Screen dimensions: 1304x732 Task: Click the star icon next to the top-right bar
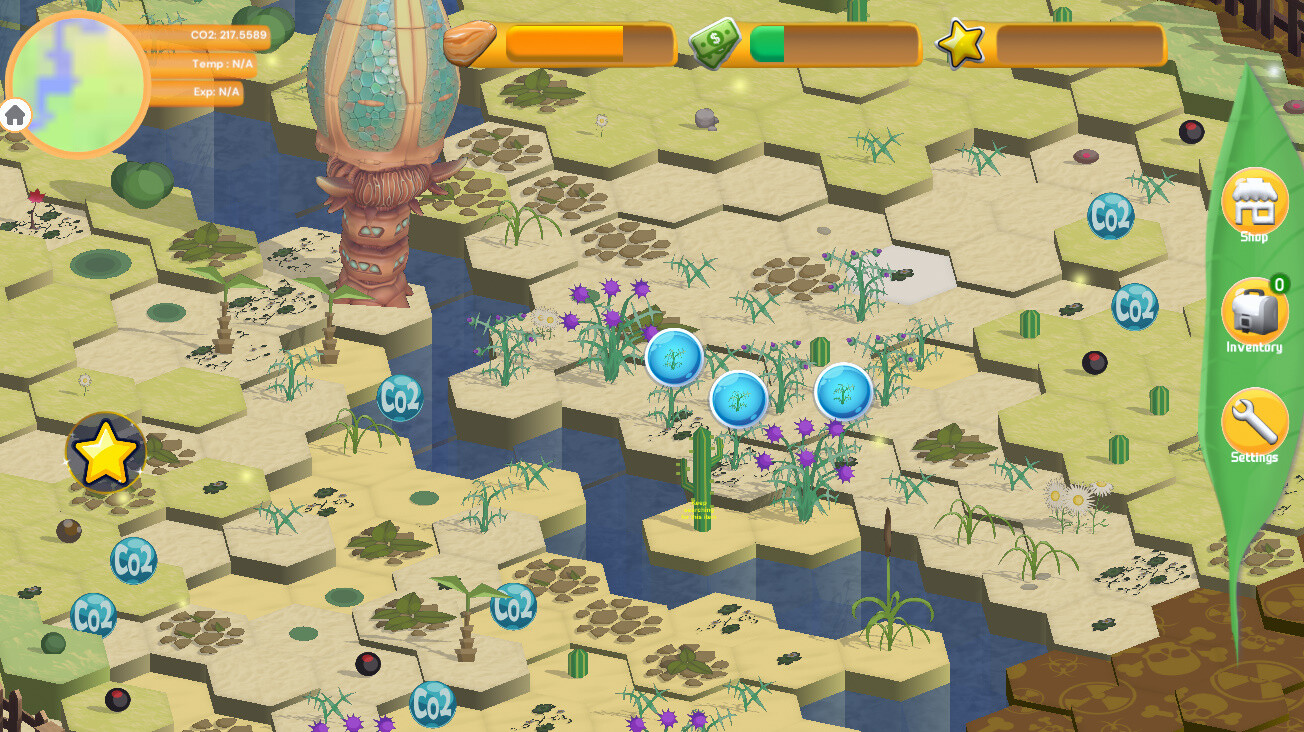(x=960, y=44)
